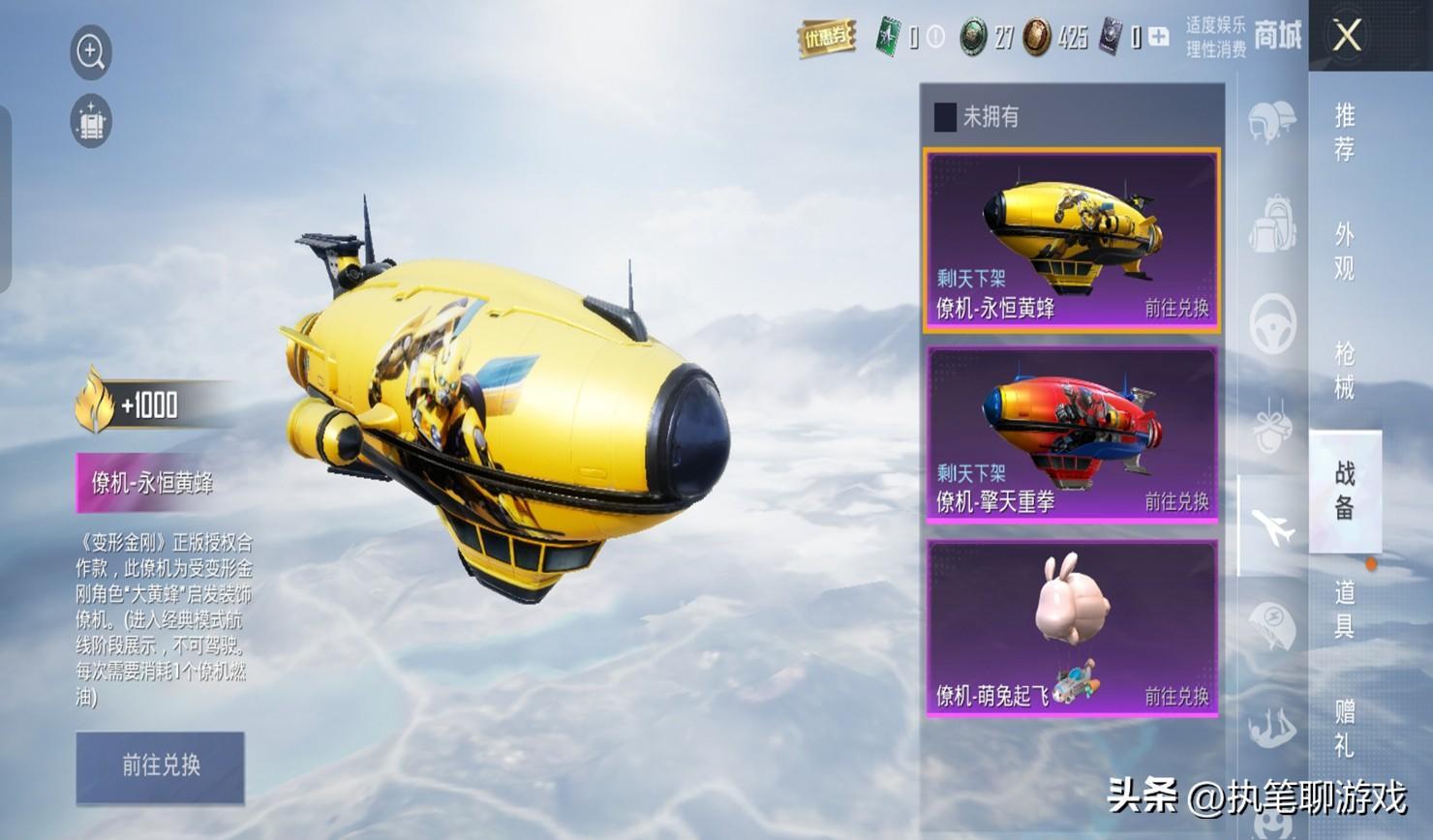1433x840 pixels.
Task: Open the 优惠券 coupon ticket
Action: pyautogui.click(x=826, y=39)
